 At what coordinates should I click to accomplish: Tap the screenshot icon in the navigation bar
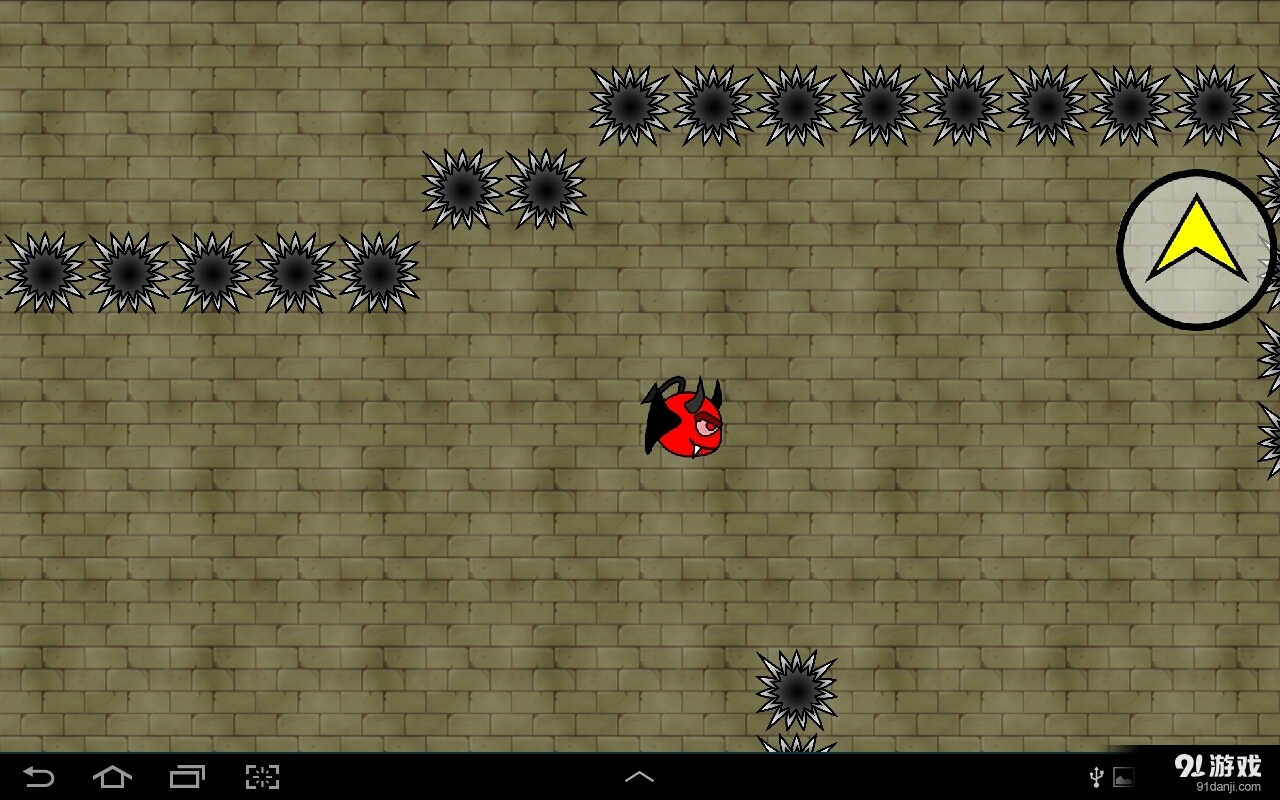click(x=262, y=775)
